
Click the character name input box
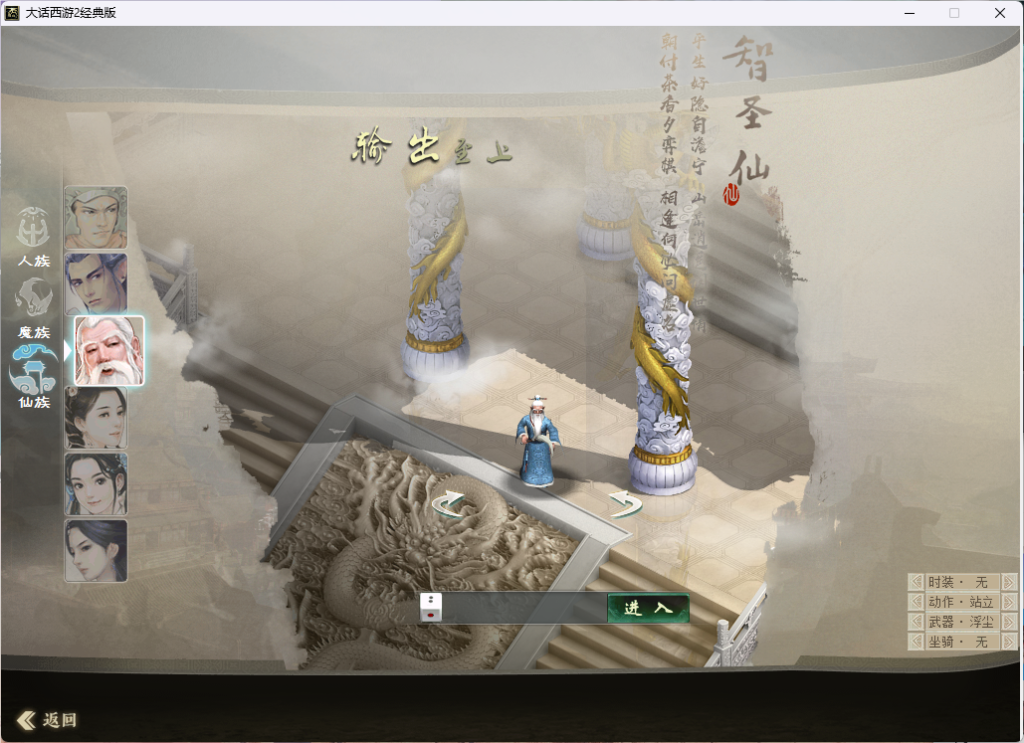pos(524,607)
